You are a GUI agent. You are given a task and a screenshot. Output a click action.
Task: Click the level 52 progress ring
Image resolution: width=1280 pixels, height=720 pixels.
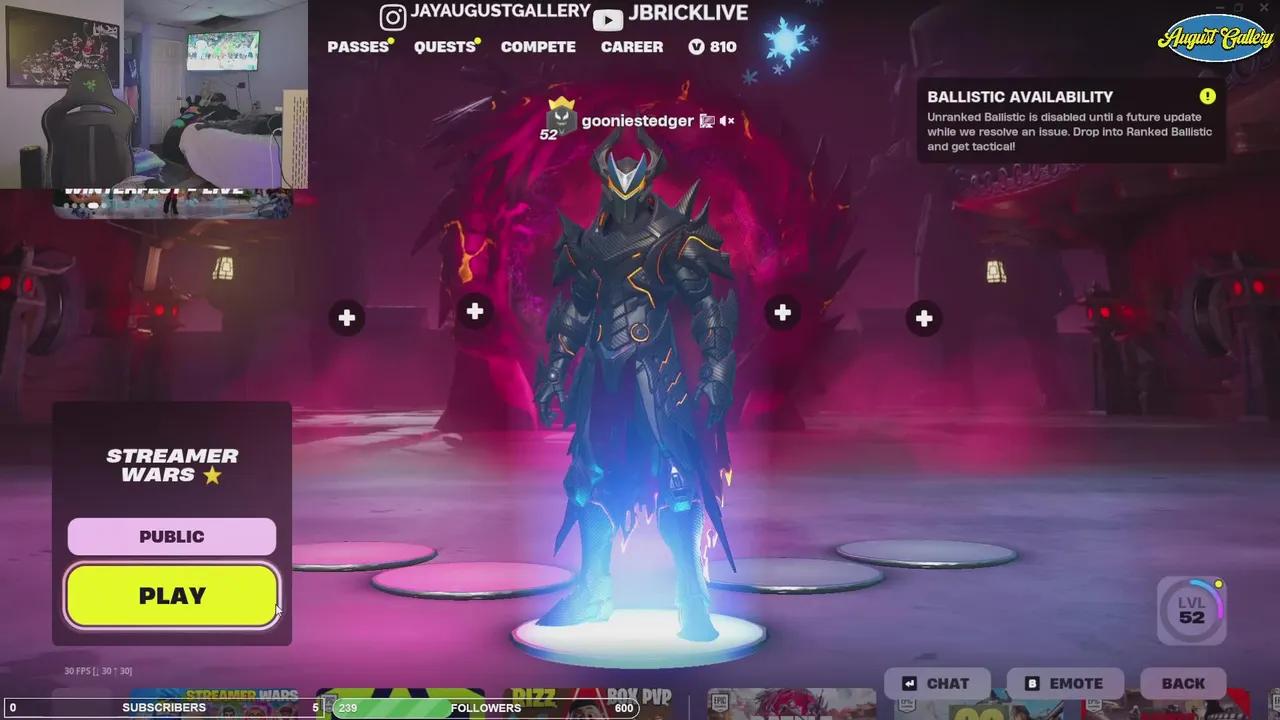[x=1190, y=610]
